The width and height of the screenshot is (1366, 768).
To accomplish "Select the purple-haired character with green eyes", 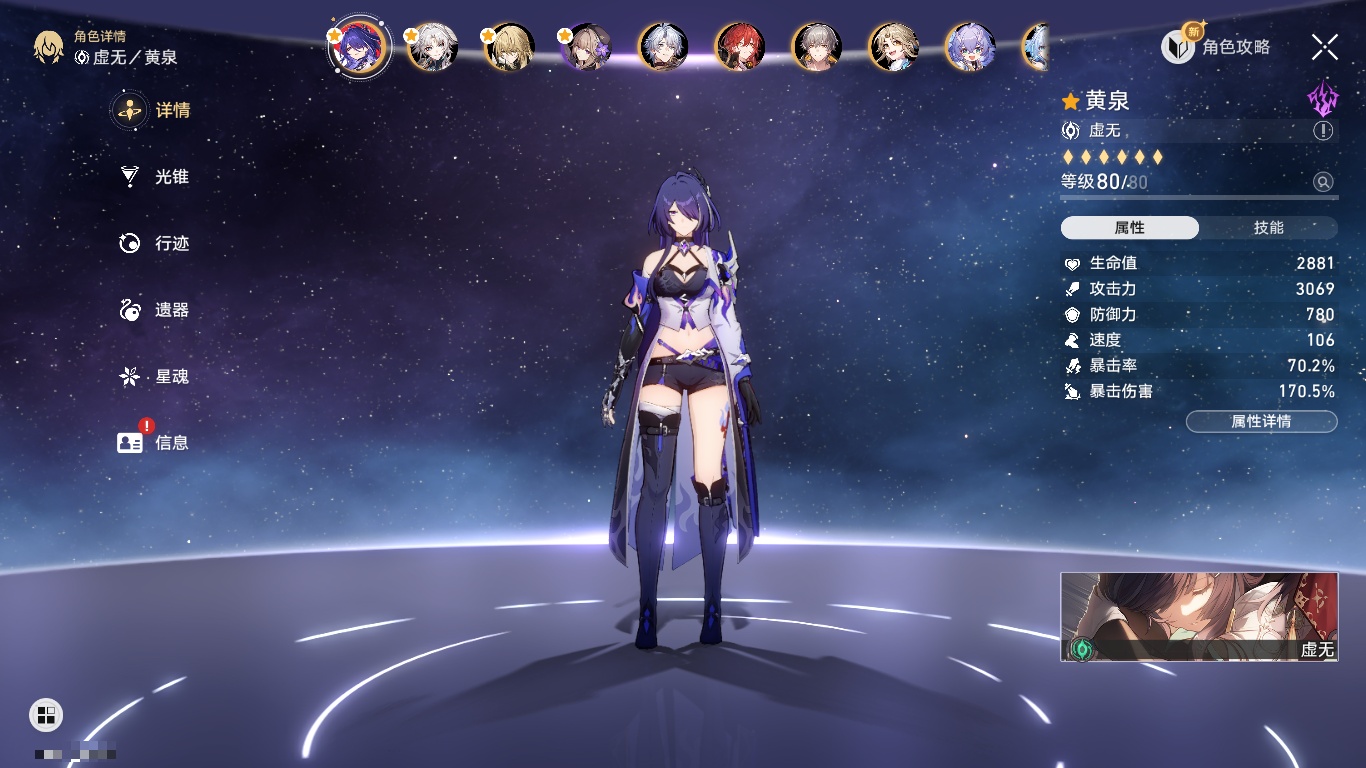I will pyautogui.click(x=970, y=47).
